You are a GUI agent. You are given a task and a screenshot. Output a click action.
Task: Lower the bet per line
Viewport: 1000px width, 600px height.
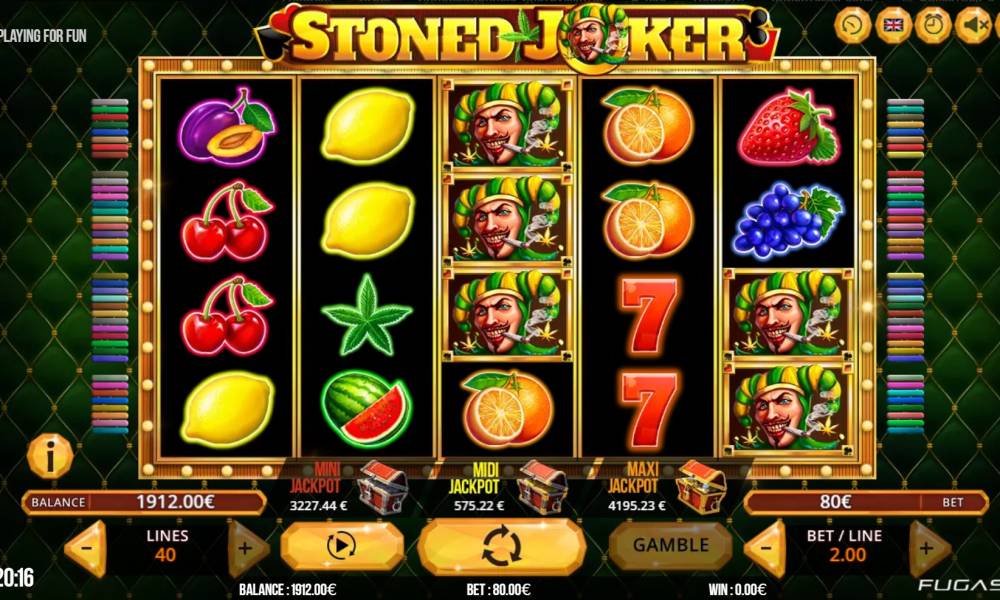tap(766, 548)
